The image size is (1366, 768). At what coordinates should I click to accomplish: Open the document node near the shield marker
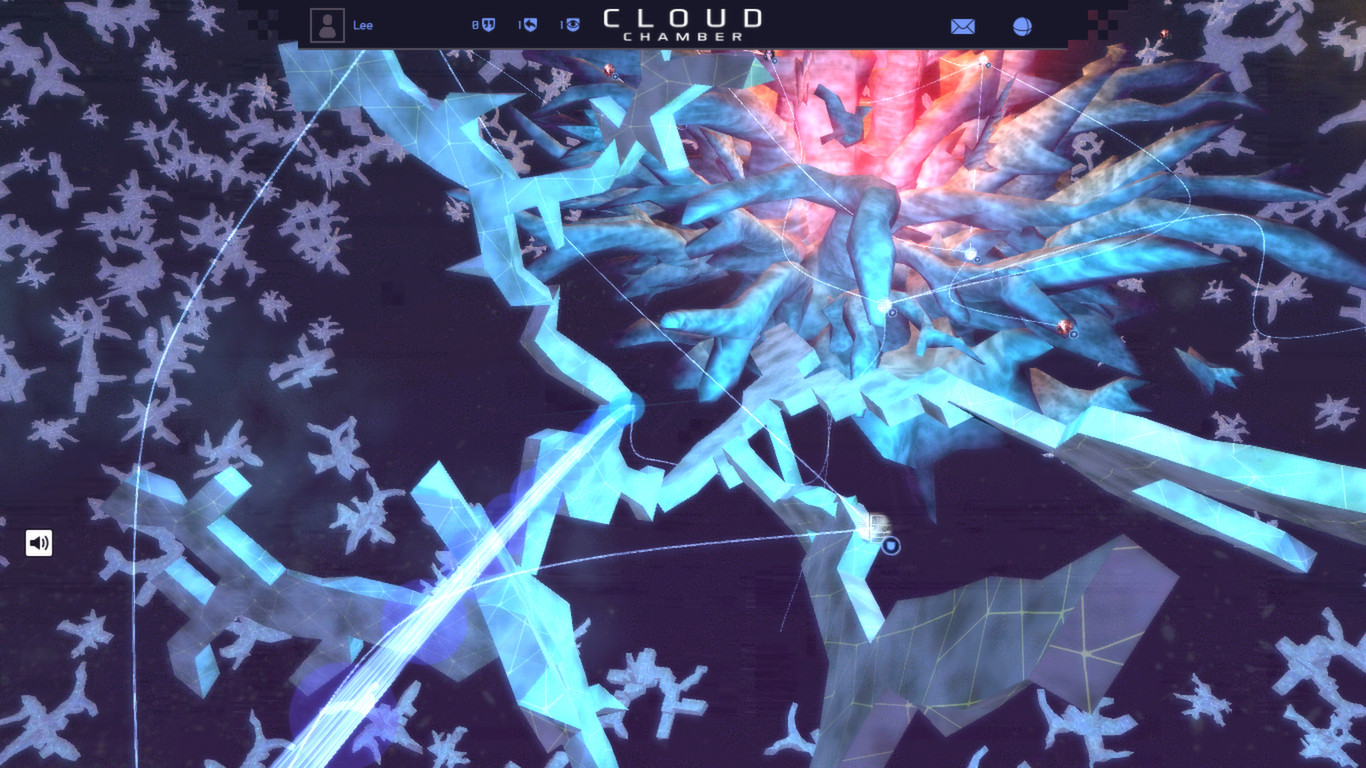(x=876, y=525)
